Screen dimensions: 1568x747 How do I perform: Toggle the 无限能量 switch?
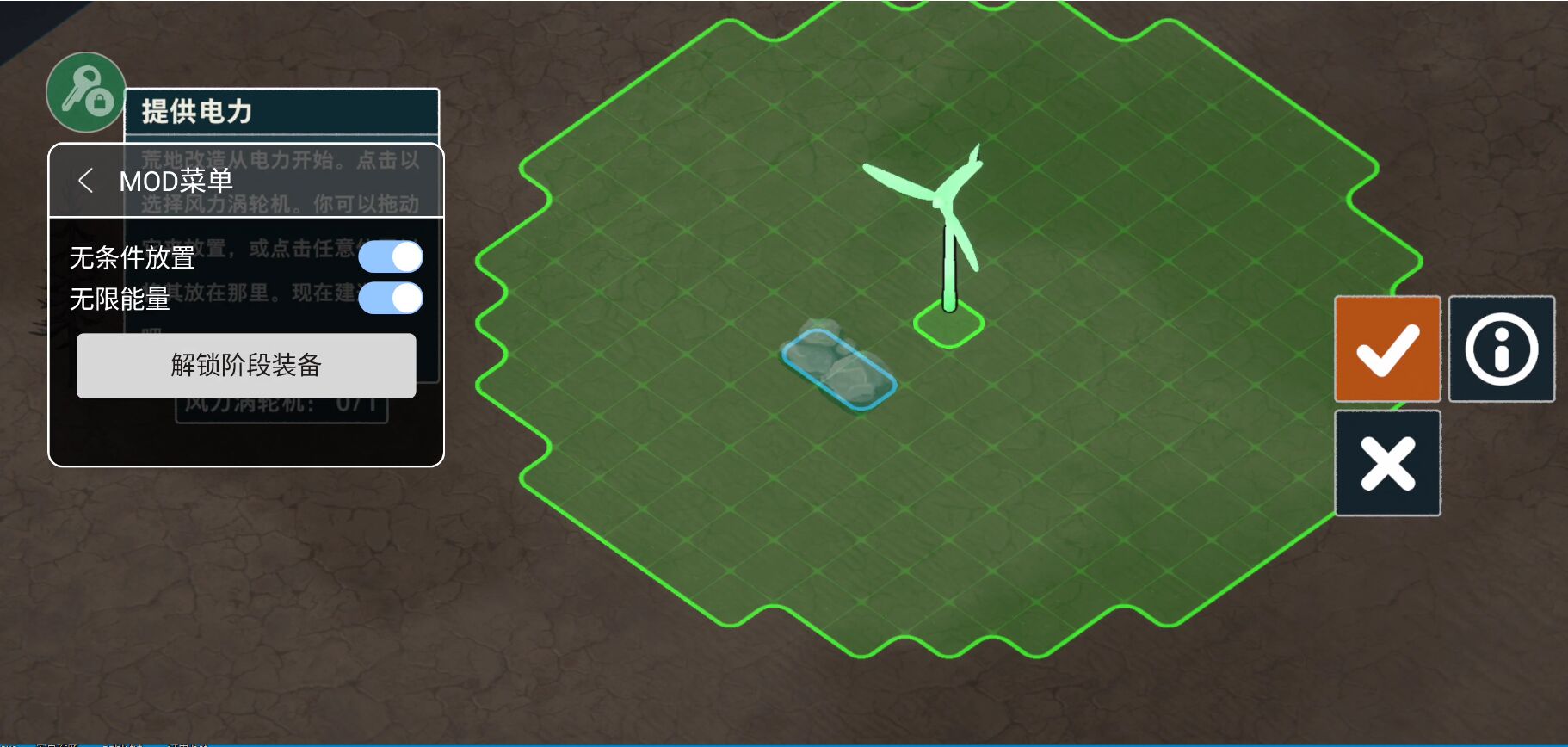click(x=391, y=299)
